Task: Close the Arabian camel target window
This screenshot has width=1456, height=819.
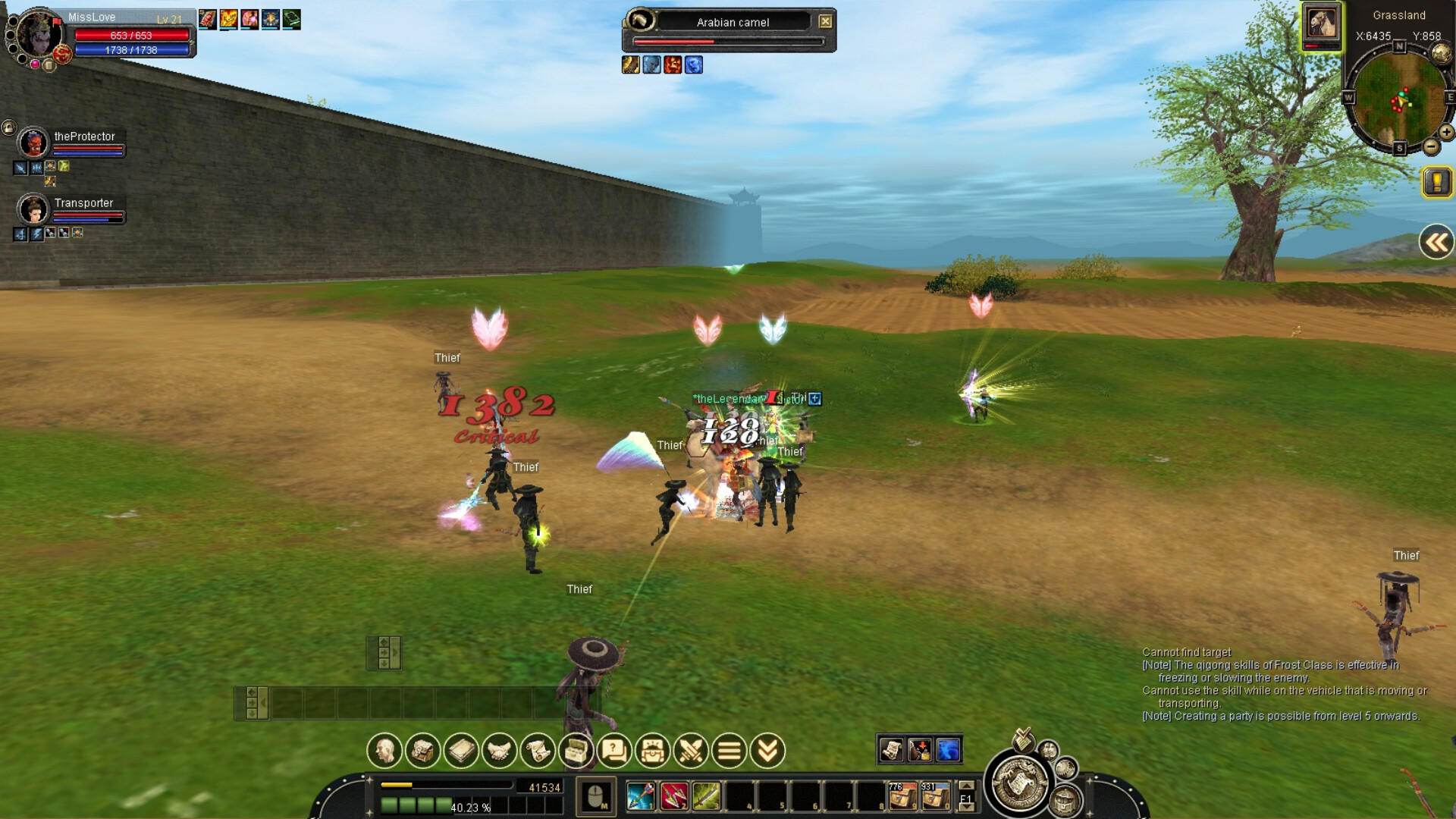Action: (826, 21)
